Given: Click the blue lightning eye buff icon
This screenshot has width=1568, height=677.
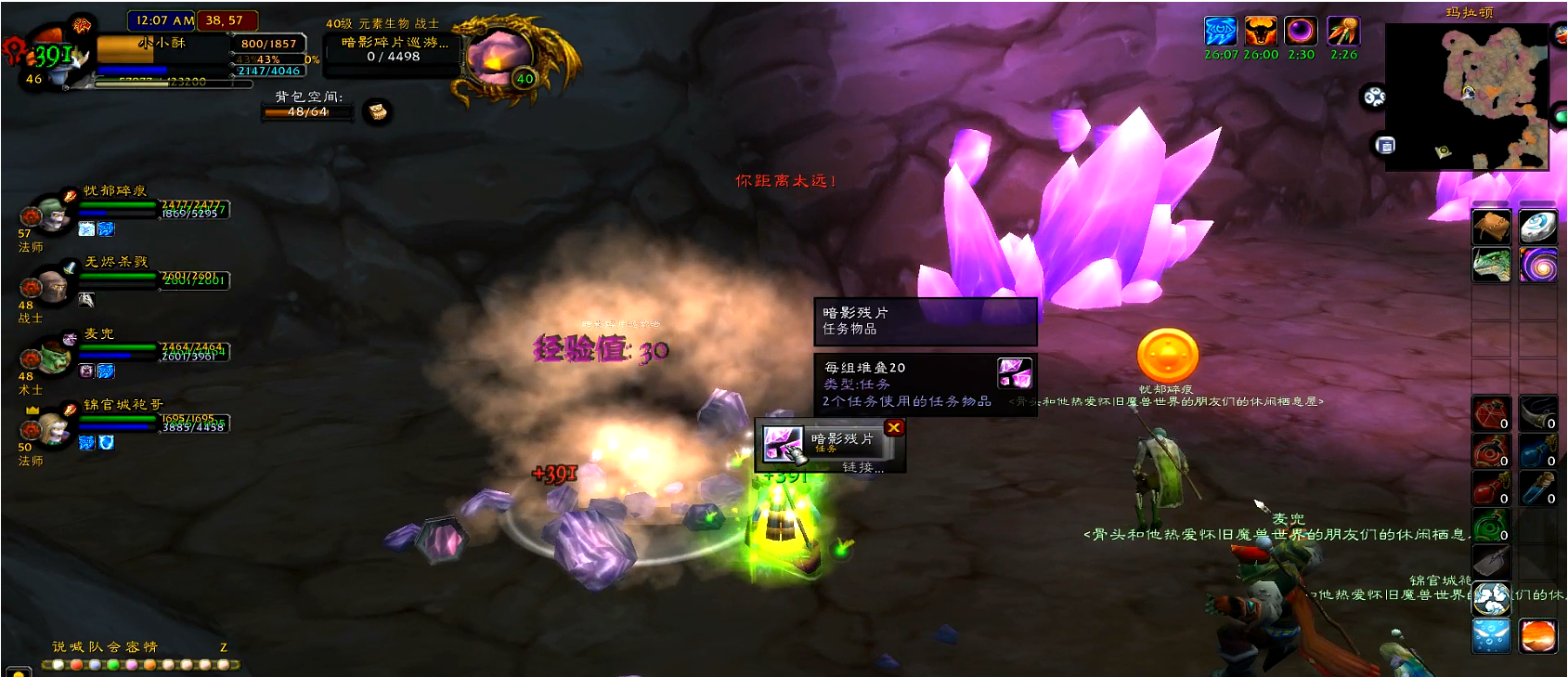Looking at the screenshot, I should pos(1220,32).
